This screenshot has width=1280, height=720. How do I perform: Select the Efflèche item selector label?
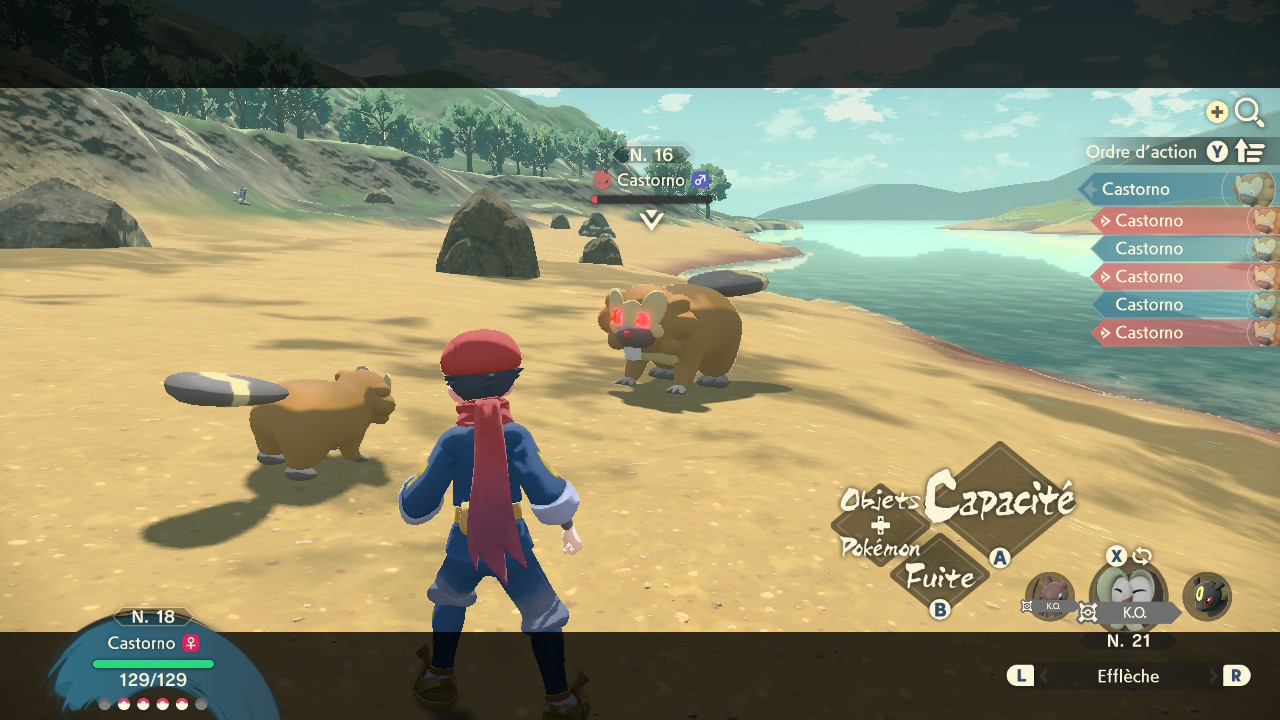tap(1127, 676)
